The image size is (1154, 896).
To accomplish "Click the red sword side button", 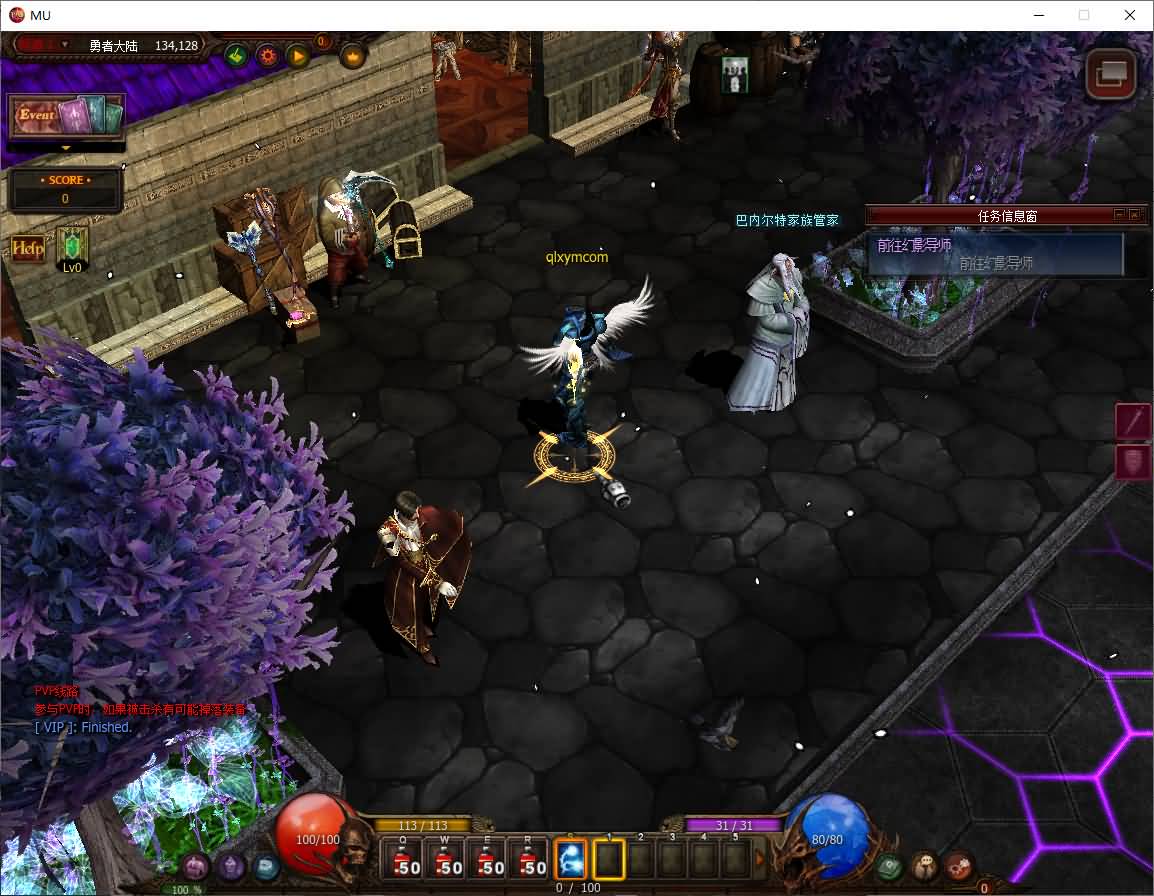I will coord(1134,421).
